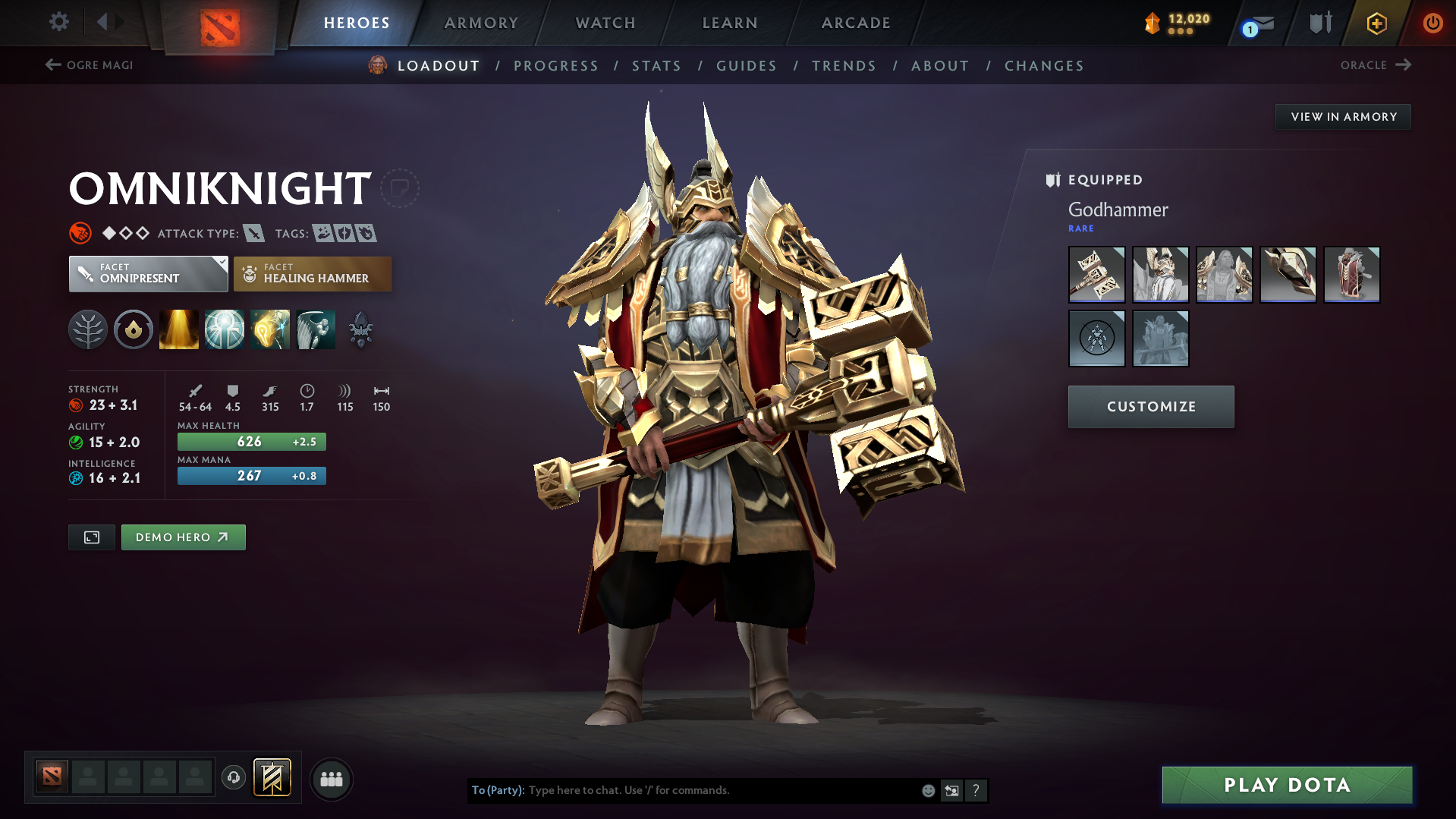Open the Stats section for Omniknight
The width and height of the screenshot is (1456, 819).
656,65
